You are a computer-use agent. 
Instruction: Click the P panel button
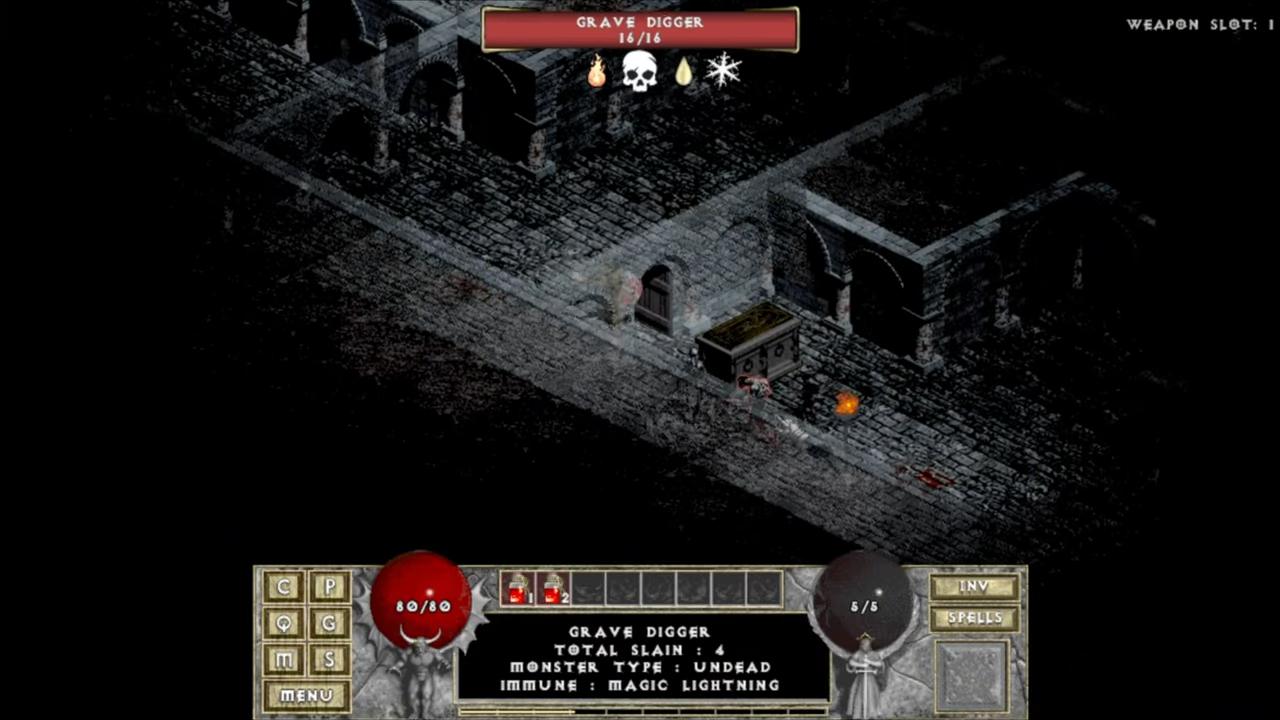coord(329,587)
